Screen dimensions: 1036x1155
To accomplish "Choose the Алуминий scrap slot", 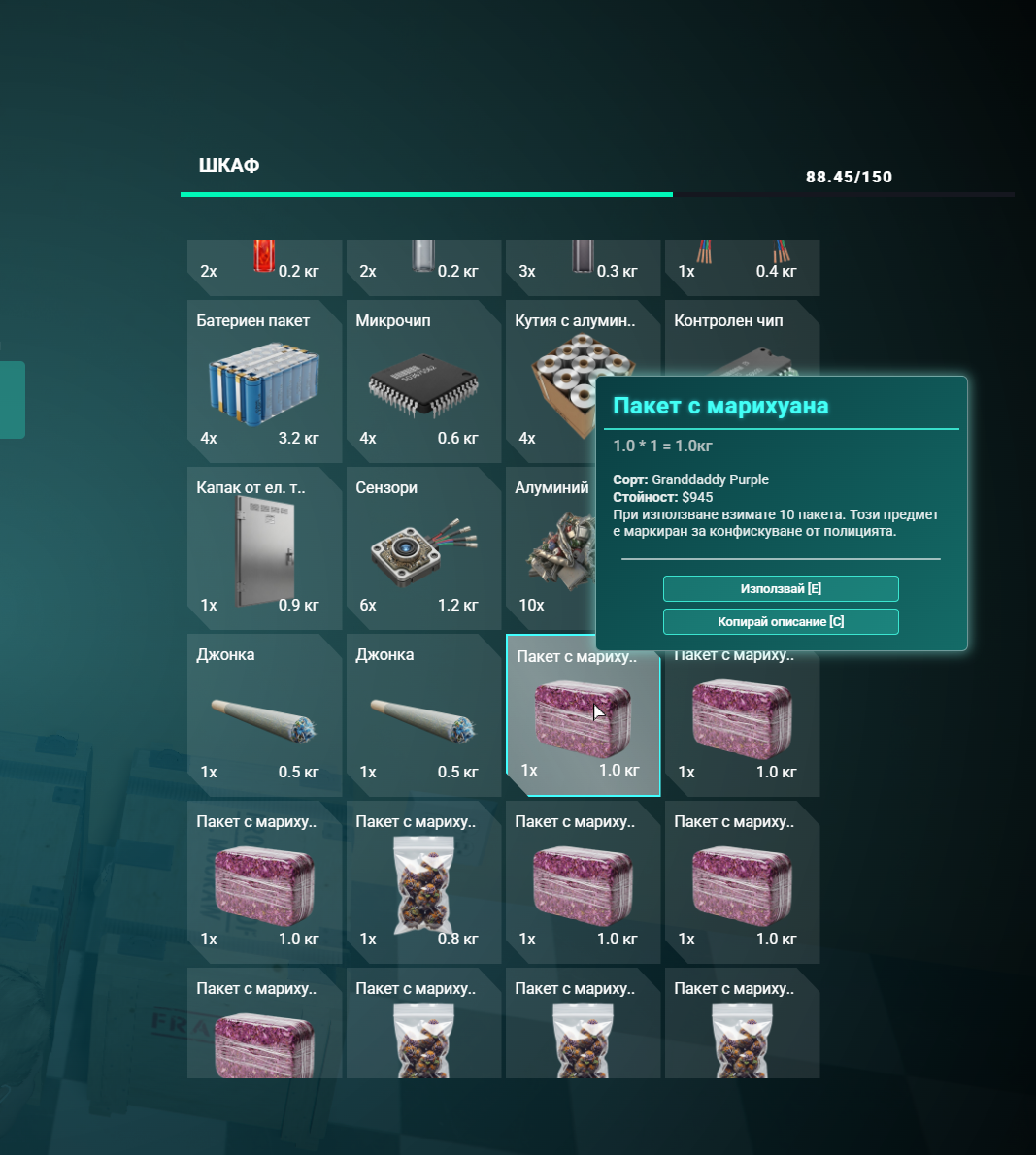I will tap(551, 548).
